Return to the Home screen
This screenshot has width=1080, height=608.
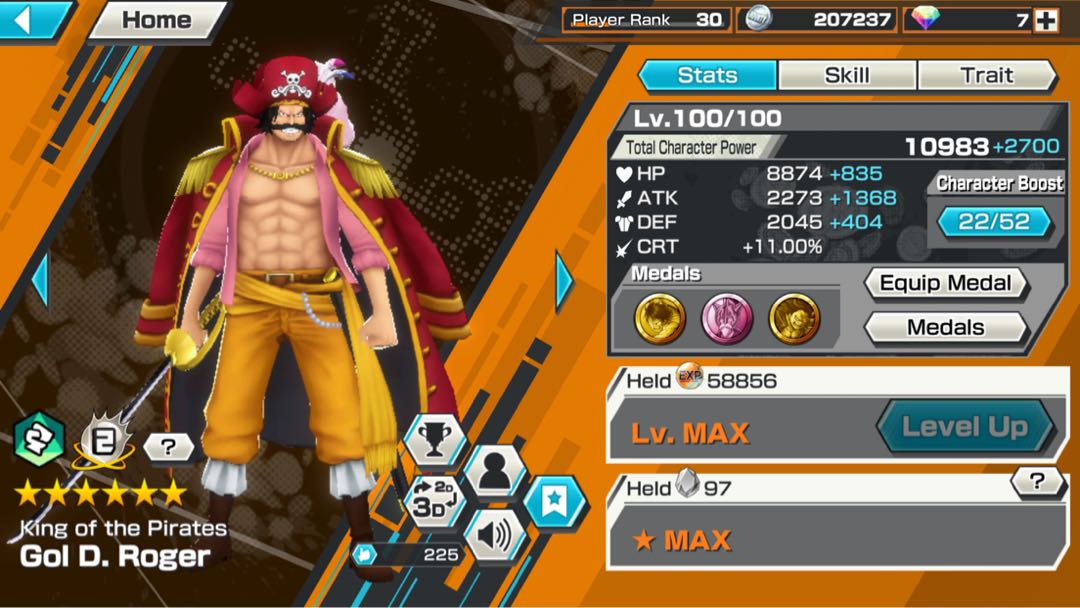pos(157,21)
